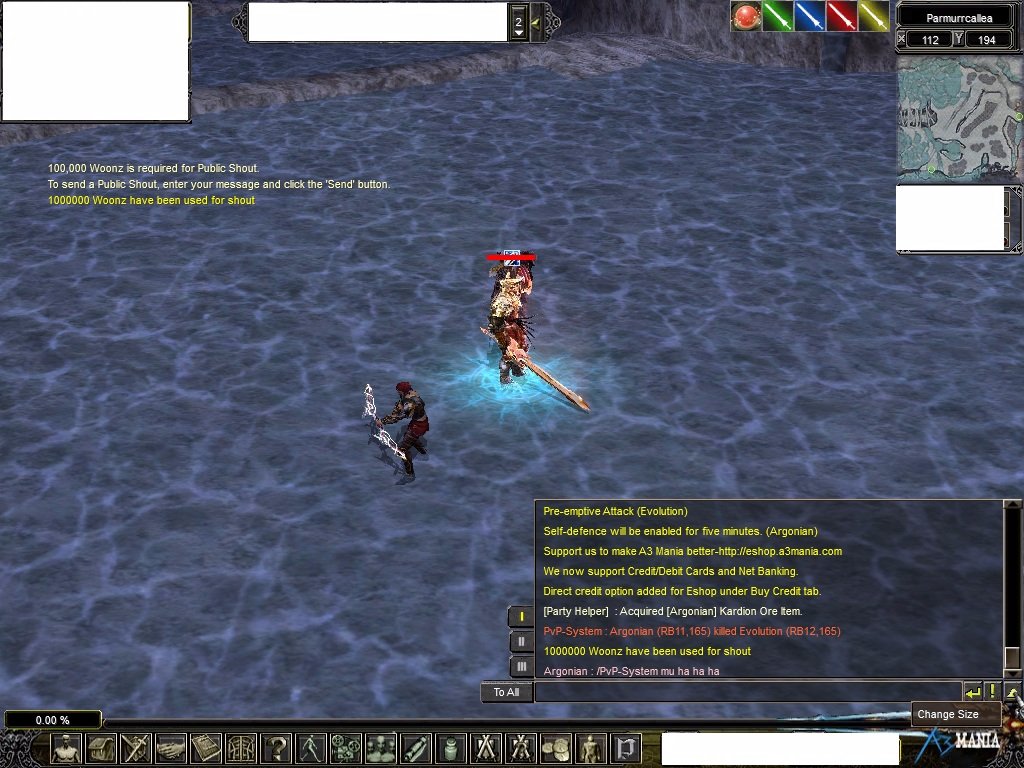Send chat message with enter arrow button
1024x768 pixels.
972,692
